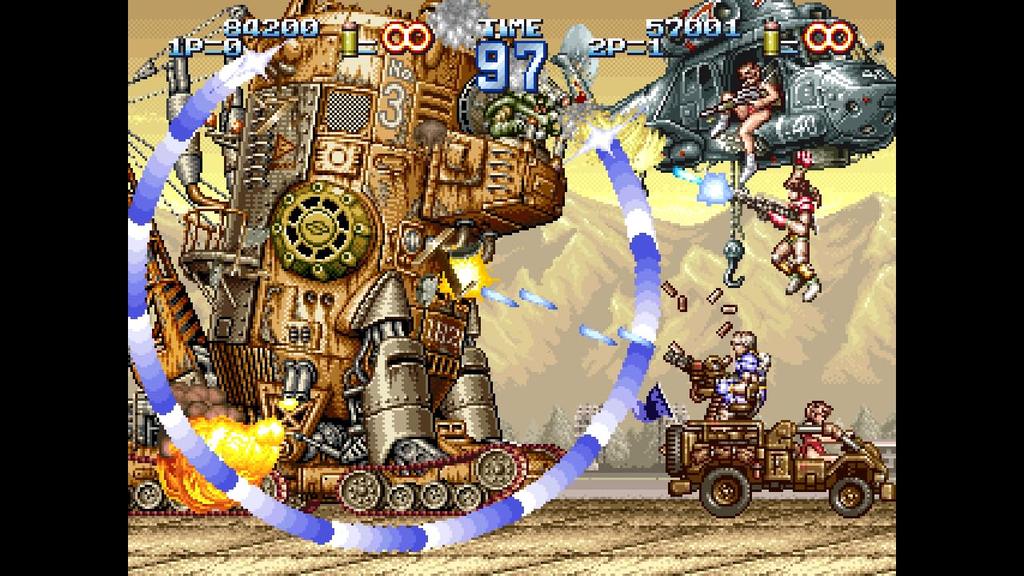
Task: Click player one's bullet ammo icon
Action: (x=349, y=39)
